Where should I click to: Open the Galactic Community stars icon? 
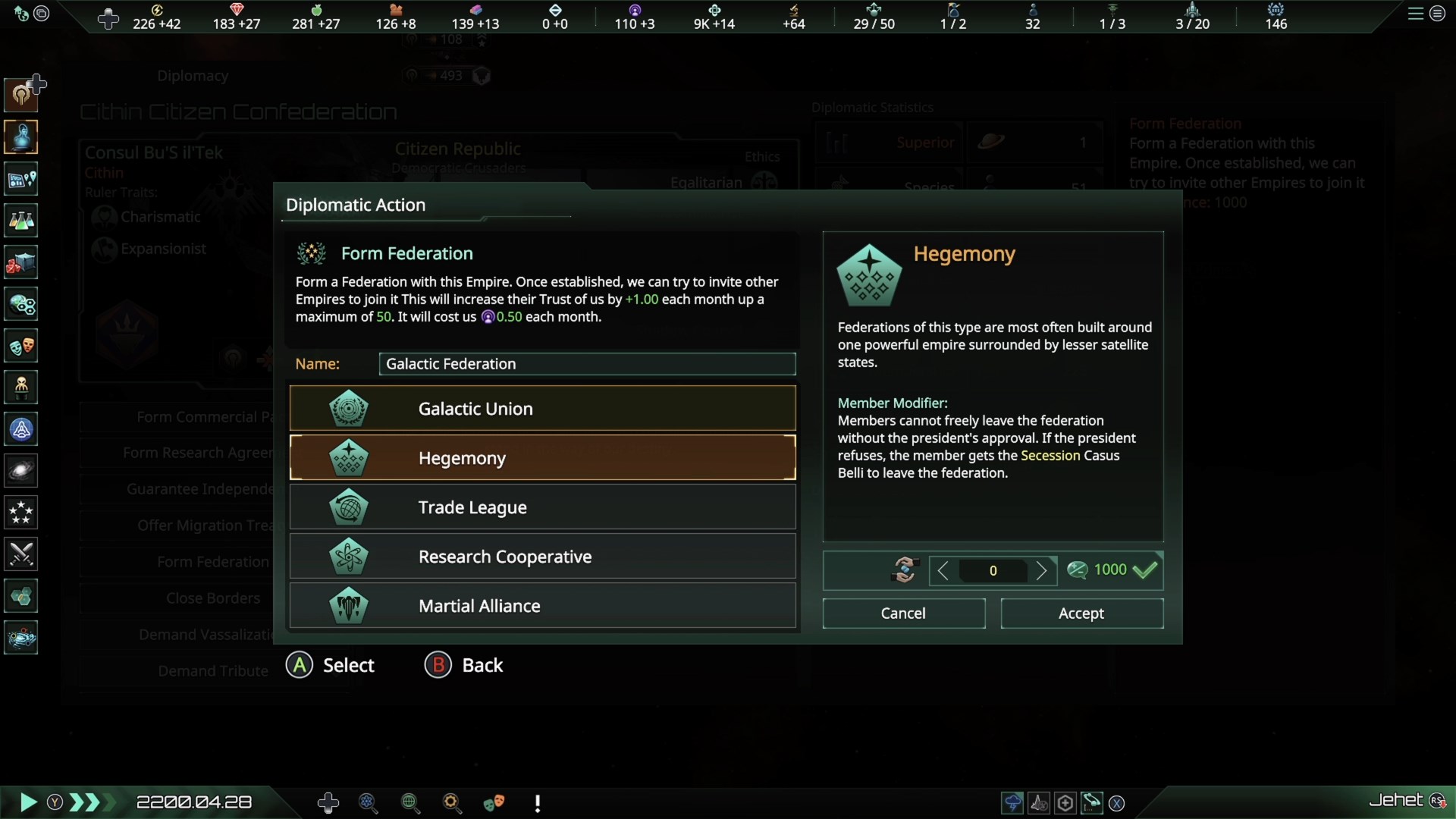[x=20, y=513]
